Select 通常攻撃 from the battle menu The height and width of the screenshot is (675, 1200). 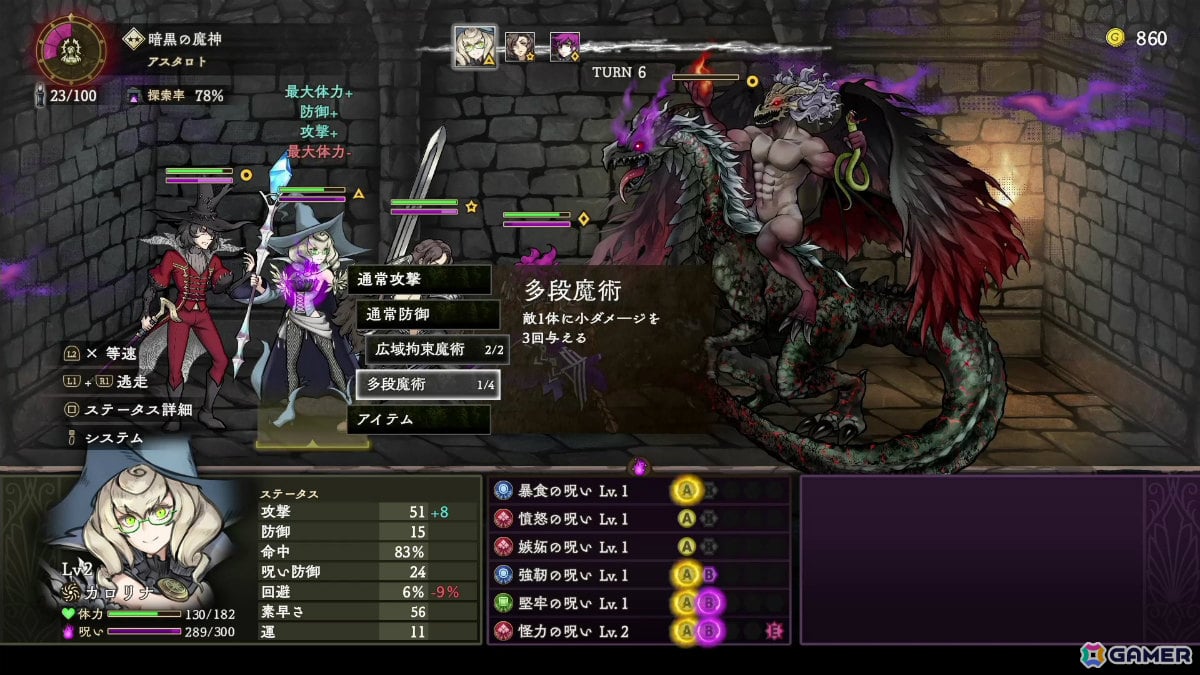419,280
